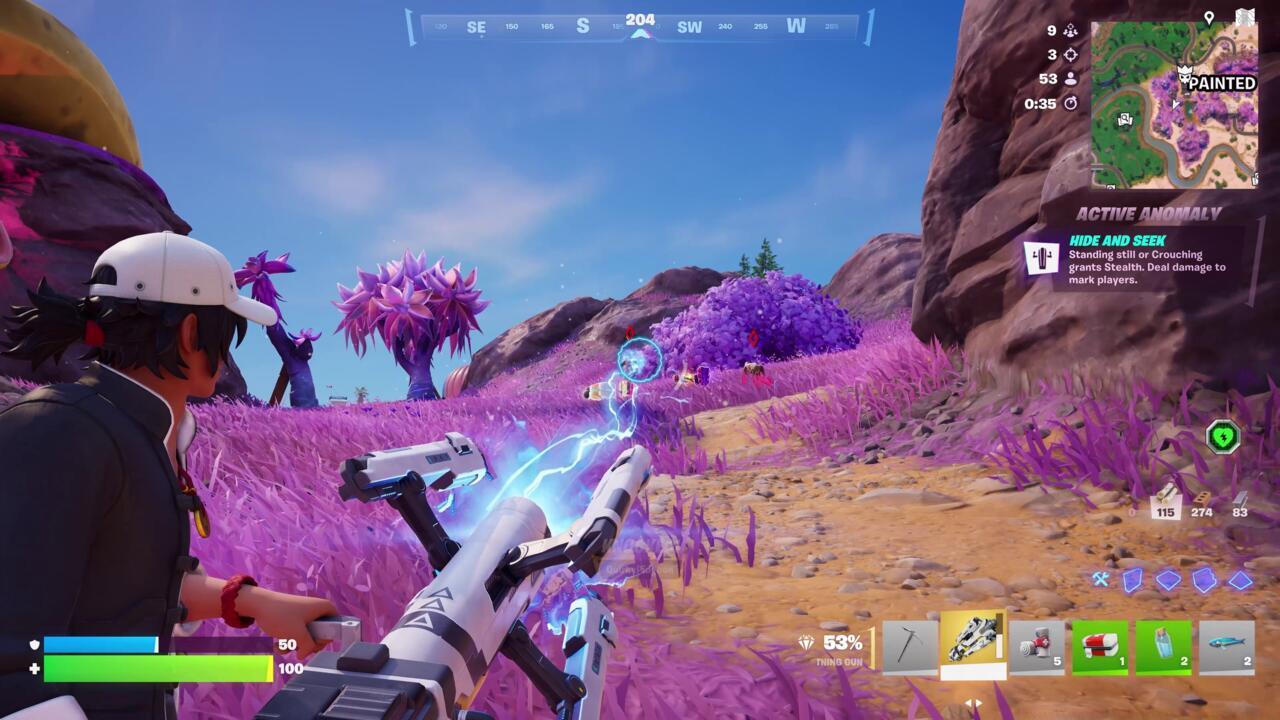Click the crafting hammer-and-wrench icon
The image size is (1280, 720).
tap(1099, 579)
